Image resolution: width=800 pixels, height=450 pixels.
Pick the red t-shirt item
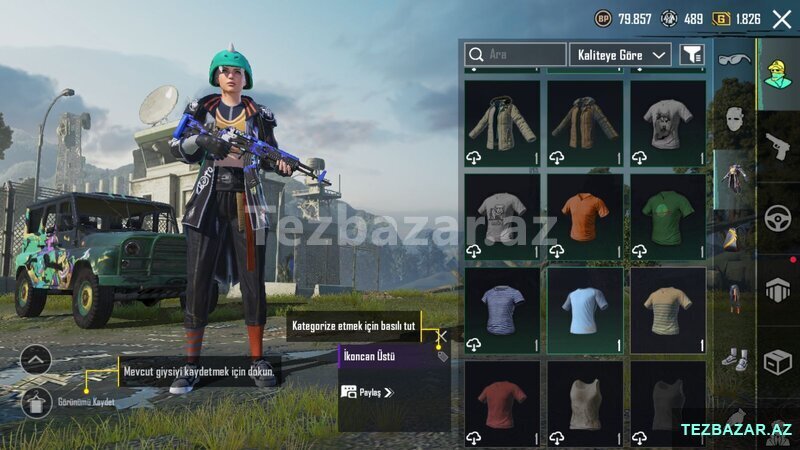[x=502, y=402]
